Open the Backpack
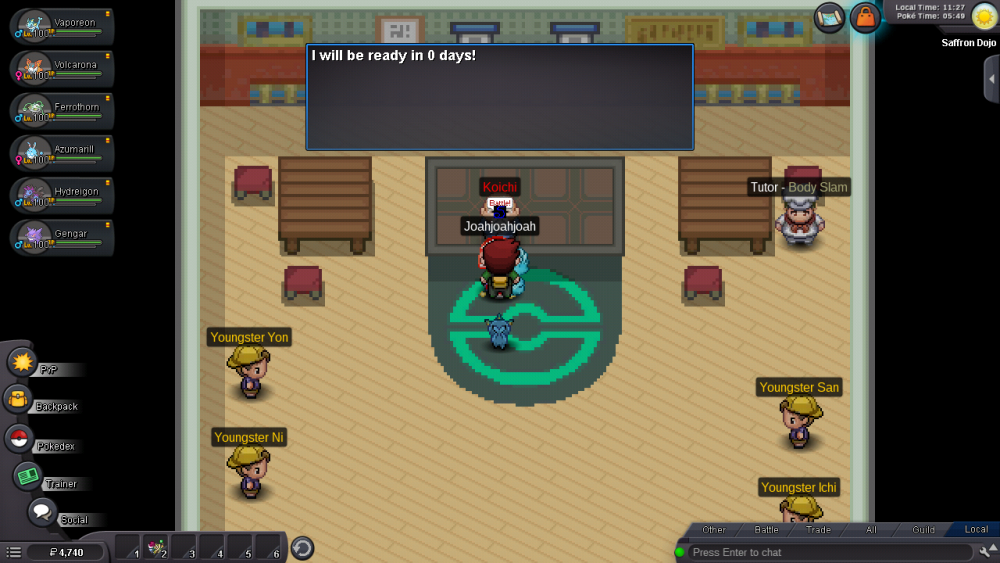The image size is (1000, 563). (18, 399)
